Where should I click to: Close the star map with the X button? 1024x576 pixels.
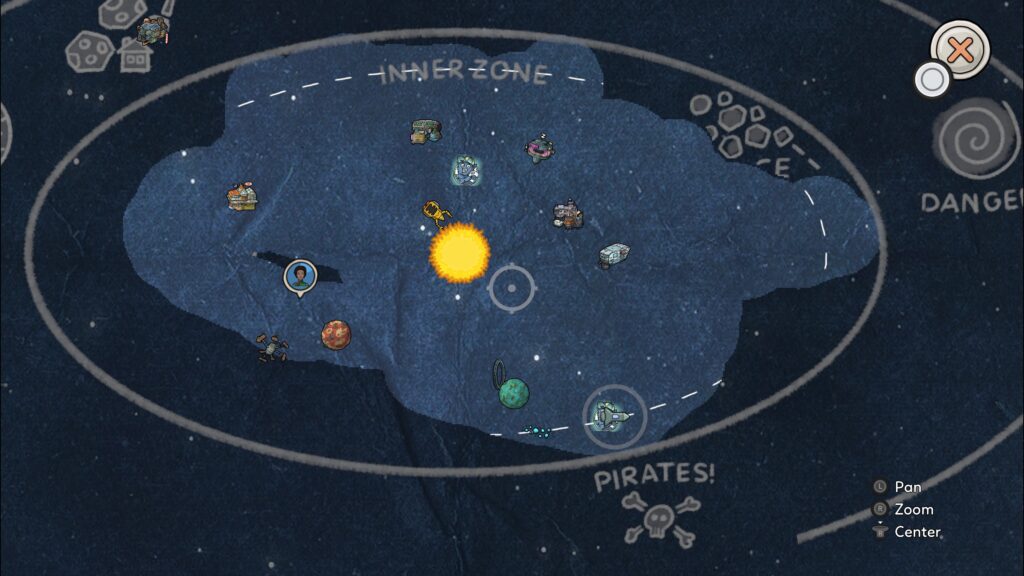pyautogui.click(x=960, y=50)
